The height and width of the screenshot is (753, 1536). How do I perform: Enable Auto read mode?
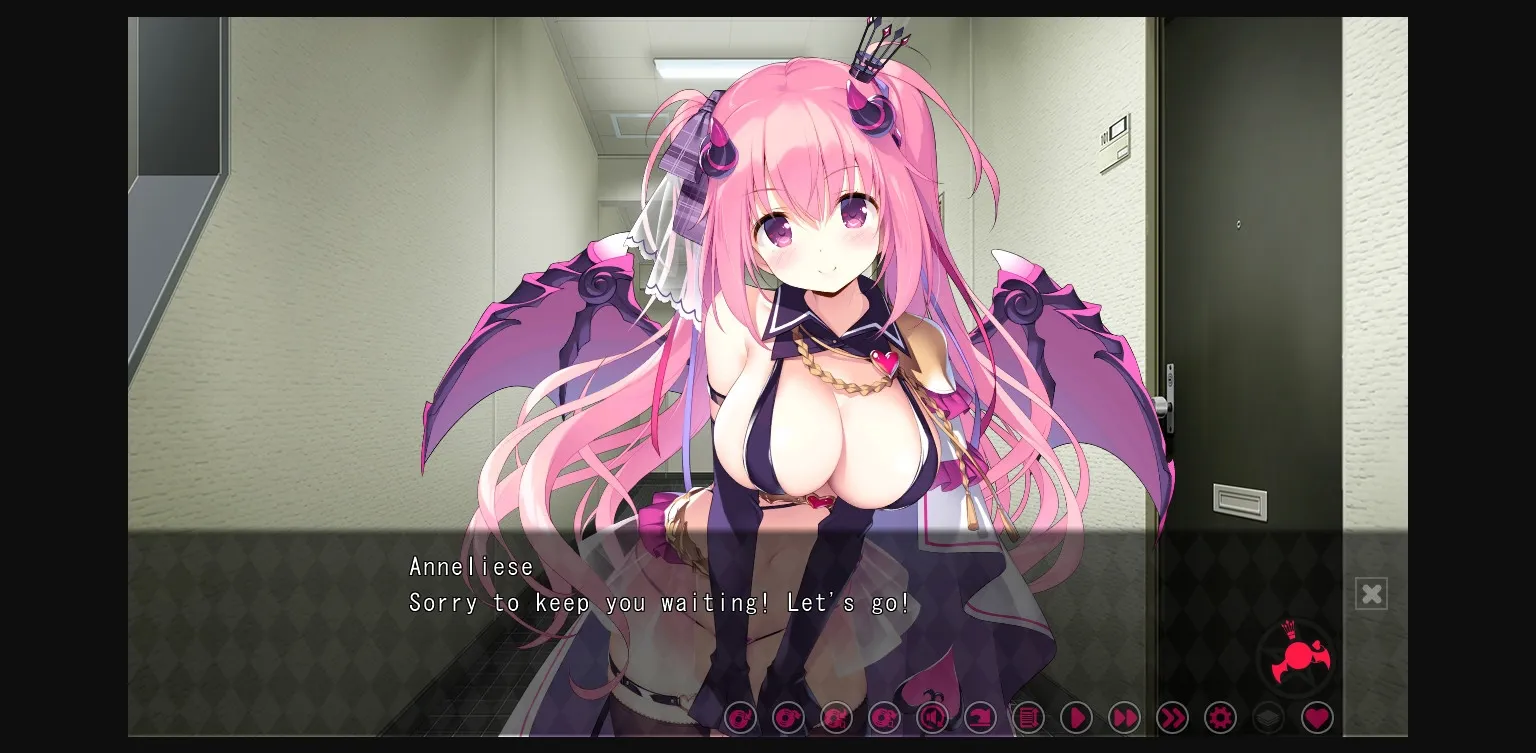pos(1077,718)
